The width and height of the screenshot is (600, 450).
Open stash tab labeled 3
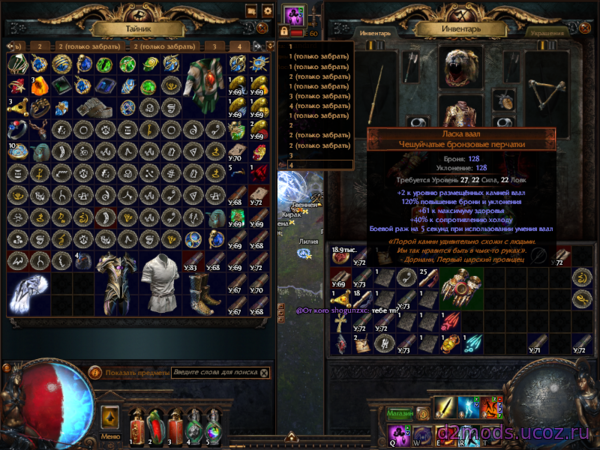point(216,46)
